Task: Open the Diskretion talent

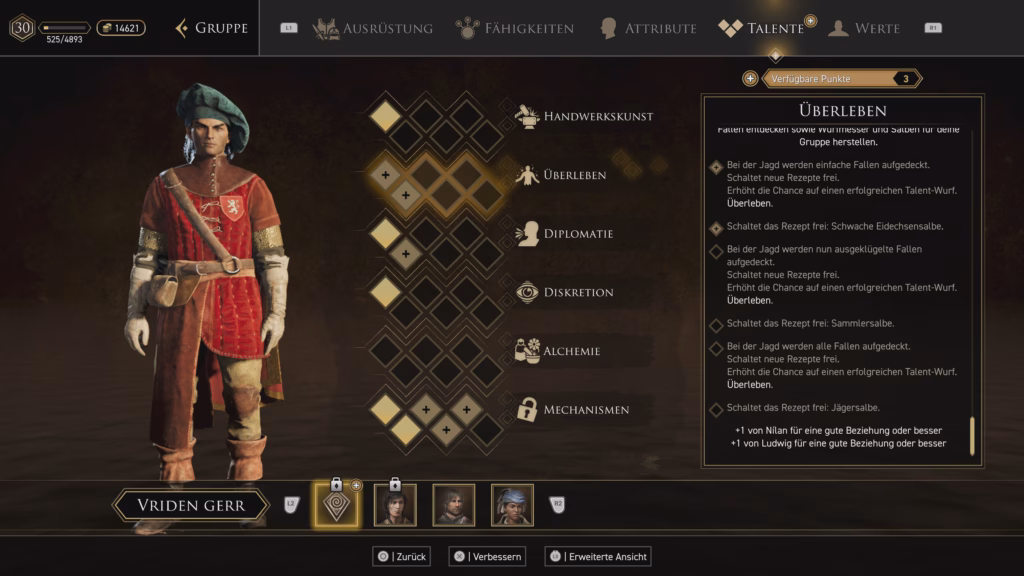Action: click(578, 293)
